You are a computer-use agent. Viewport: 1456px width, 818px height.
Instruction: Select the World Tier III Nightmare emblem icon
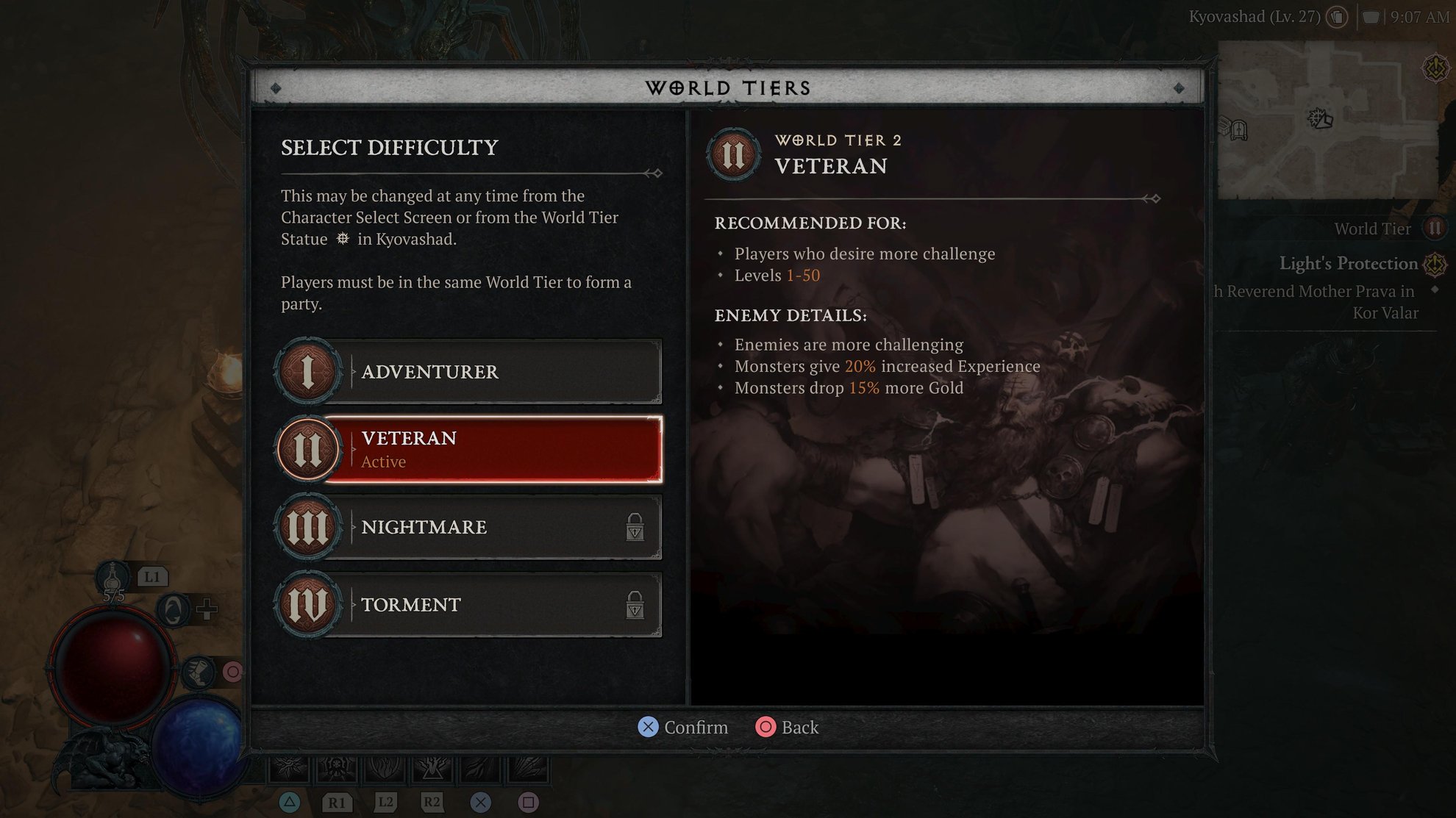tap(308, 527)
